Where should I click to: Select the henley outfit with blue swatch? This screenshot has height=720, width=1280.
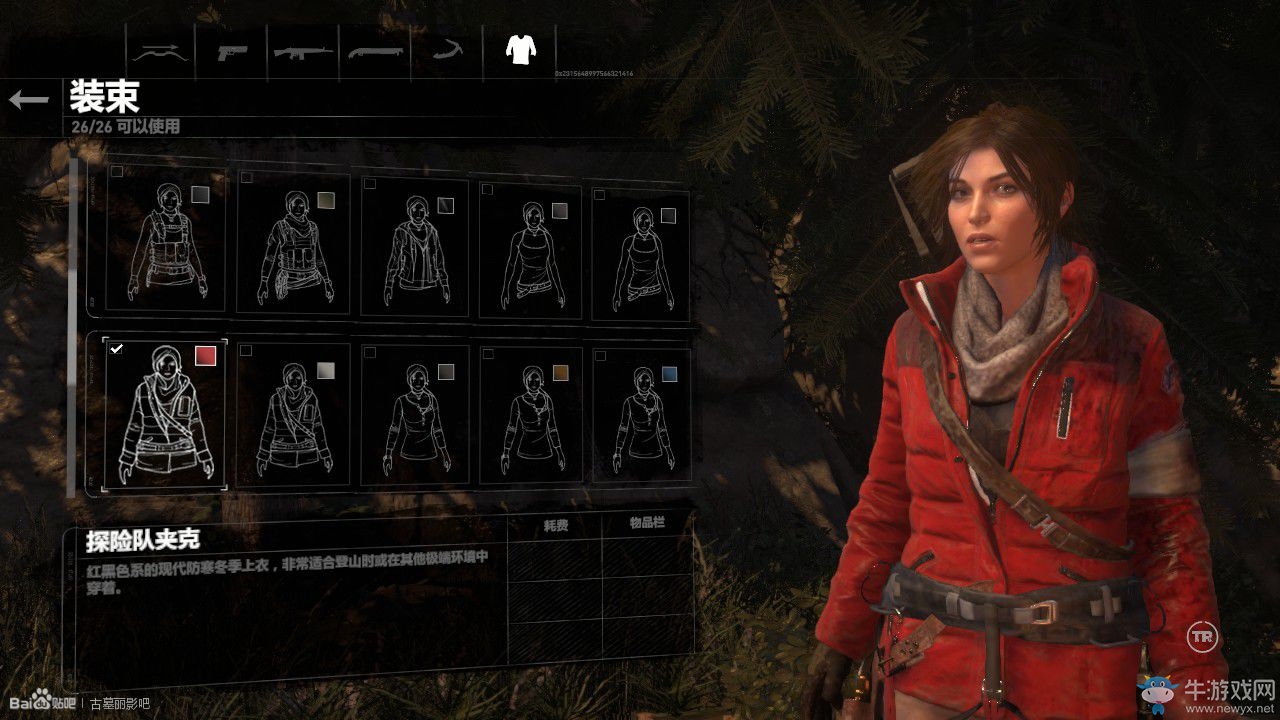pos(640,418)
